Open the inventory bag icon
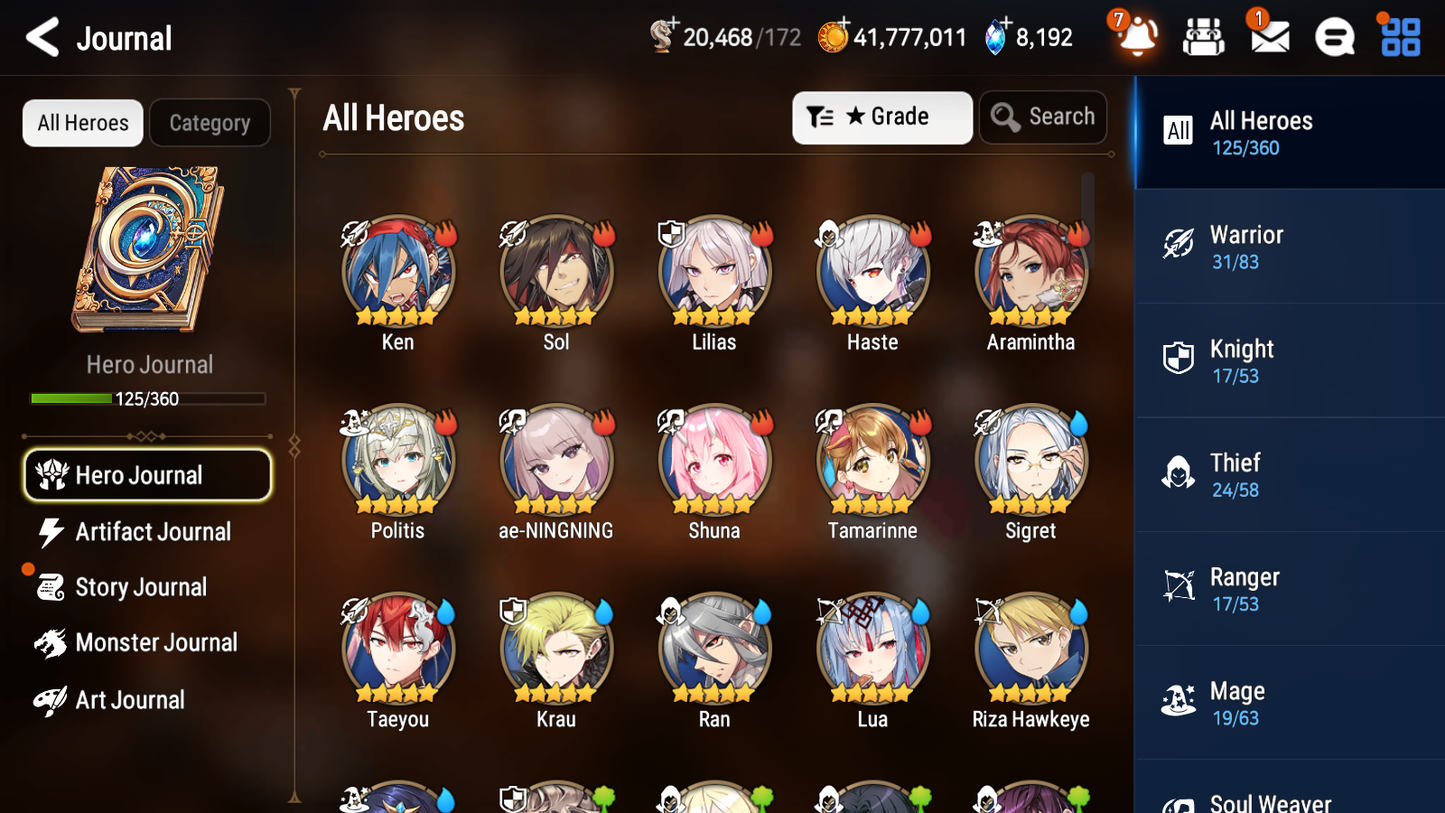The width and height of the screenshot is (1445, 813). click(x=1203, y=37)
